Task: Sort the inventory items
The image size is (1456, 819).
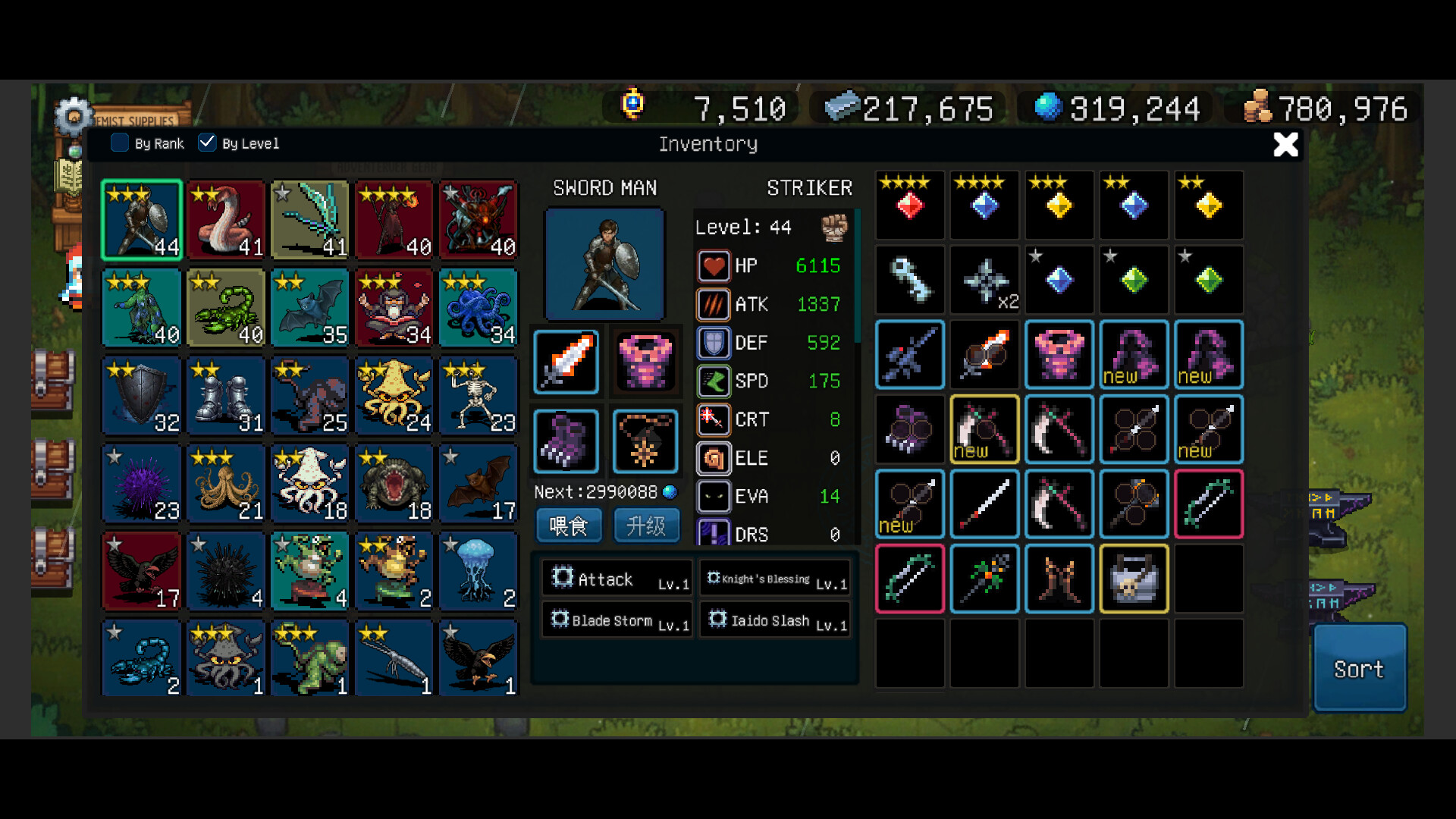Action: click(1359, 669)
